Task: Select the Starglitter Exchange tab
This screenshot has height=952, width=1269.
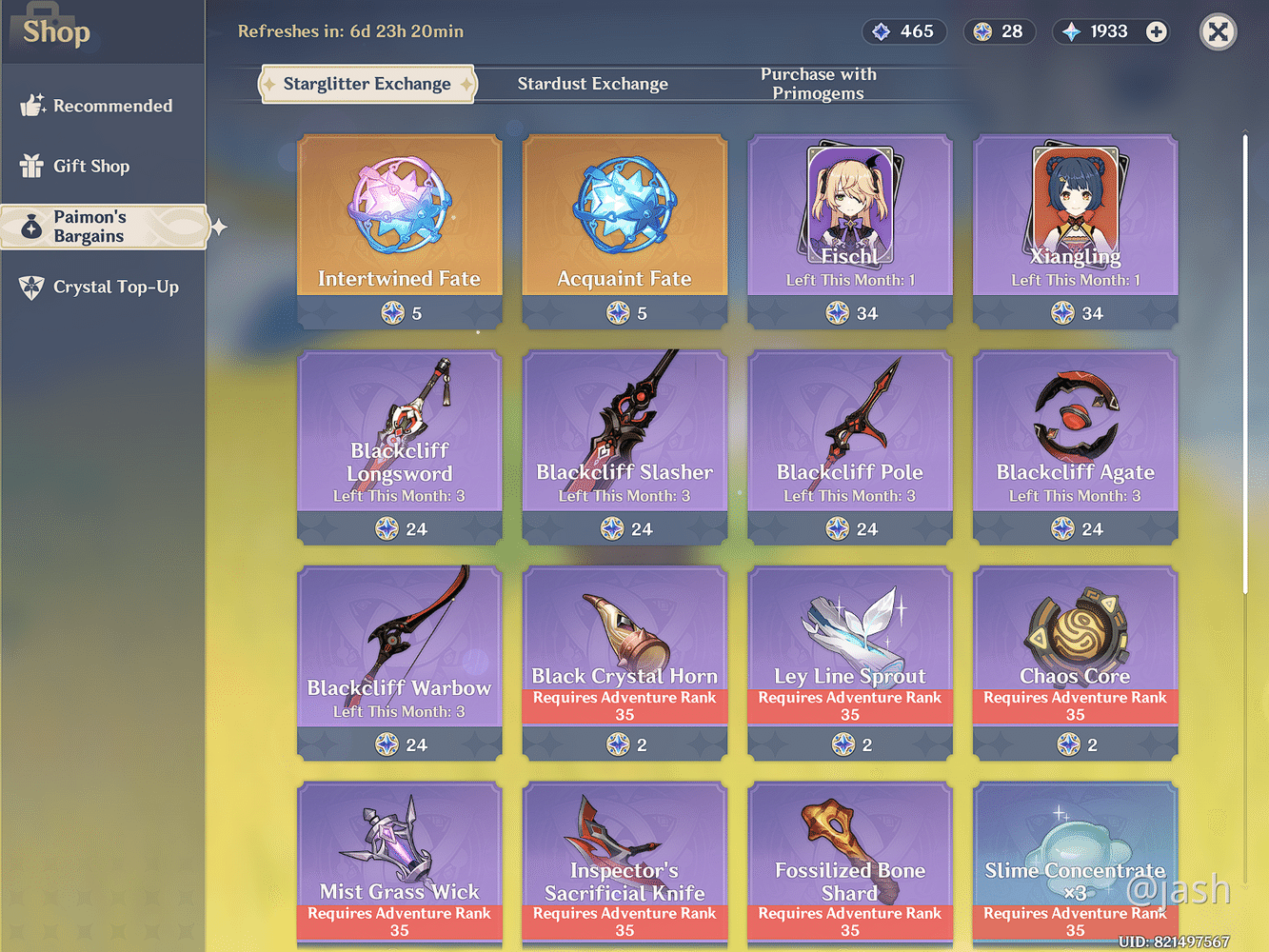Action: click(367, 84)
